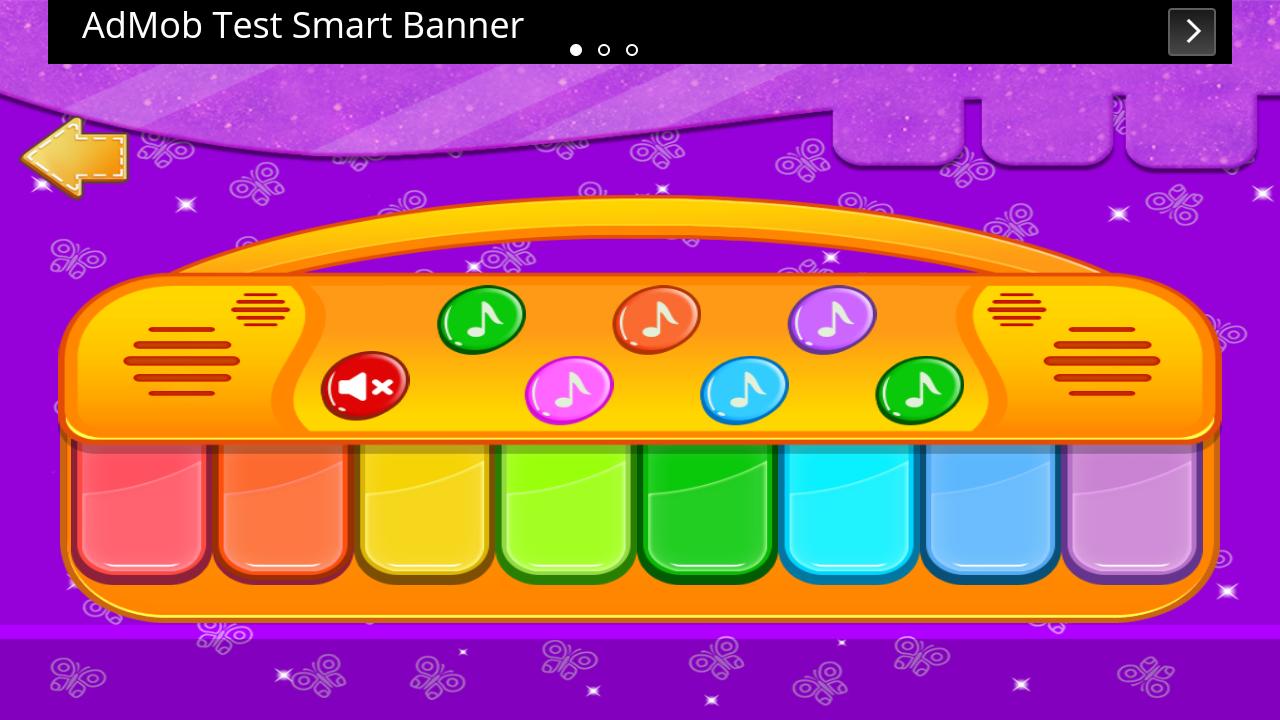1280x720 pixels.
Task: Strike the dark green piano key
Action: point(707,510)
